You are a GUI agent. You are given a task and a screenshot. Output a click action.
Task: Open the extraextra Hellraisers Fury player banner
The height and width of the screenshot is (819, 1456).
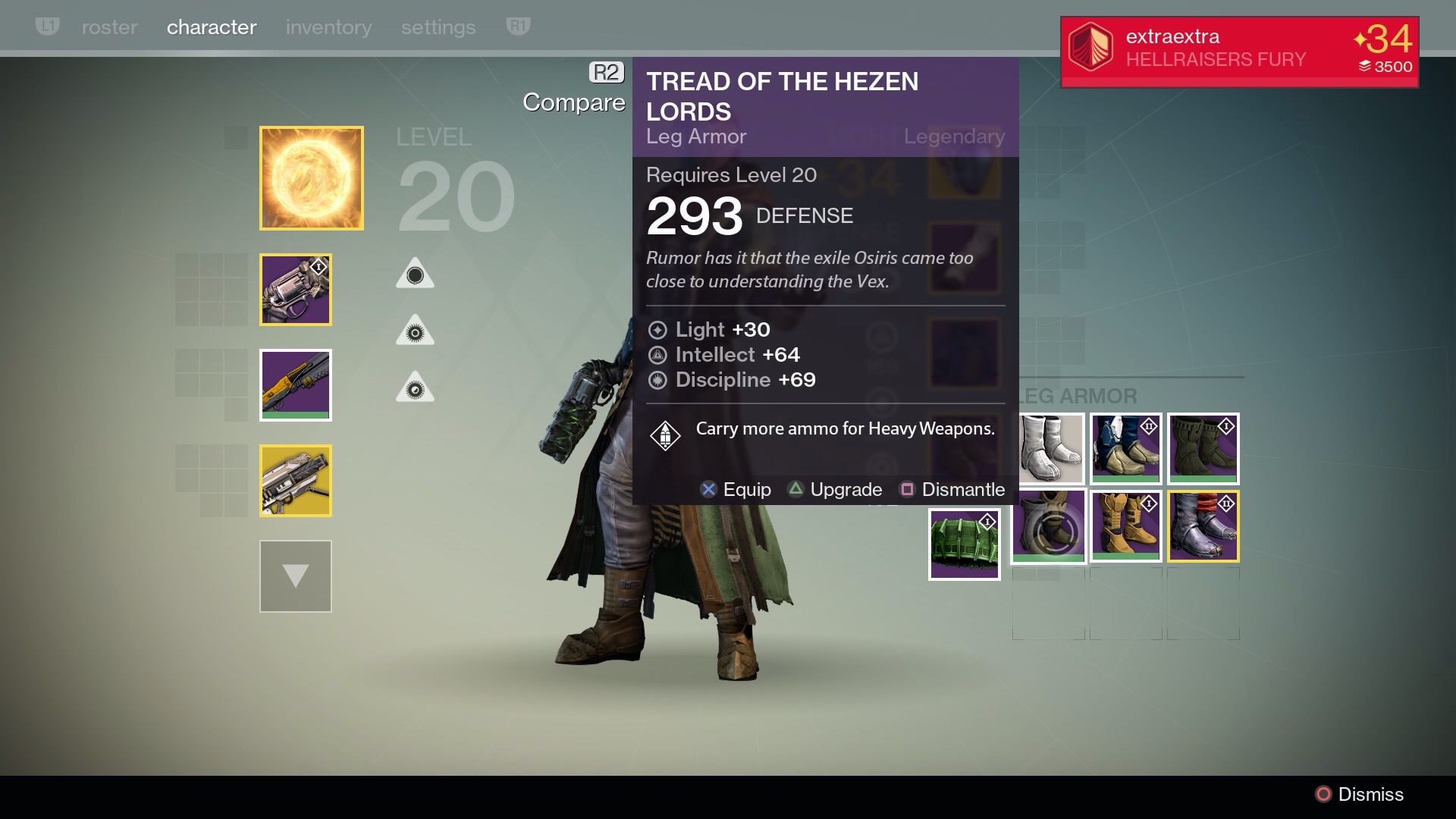1238,49
